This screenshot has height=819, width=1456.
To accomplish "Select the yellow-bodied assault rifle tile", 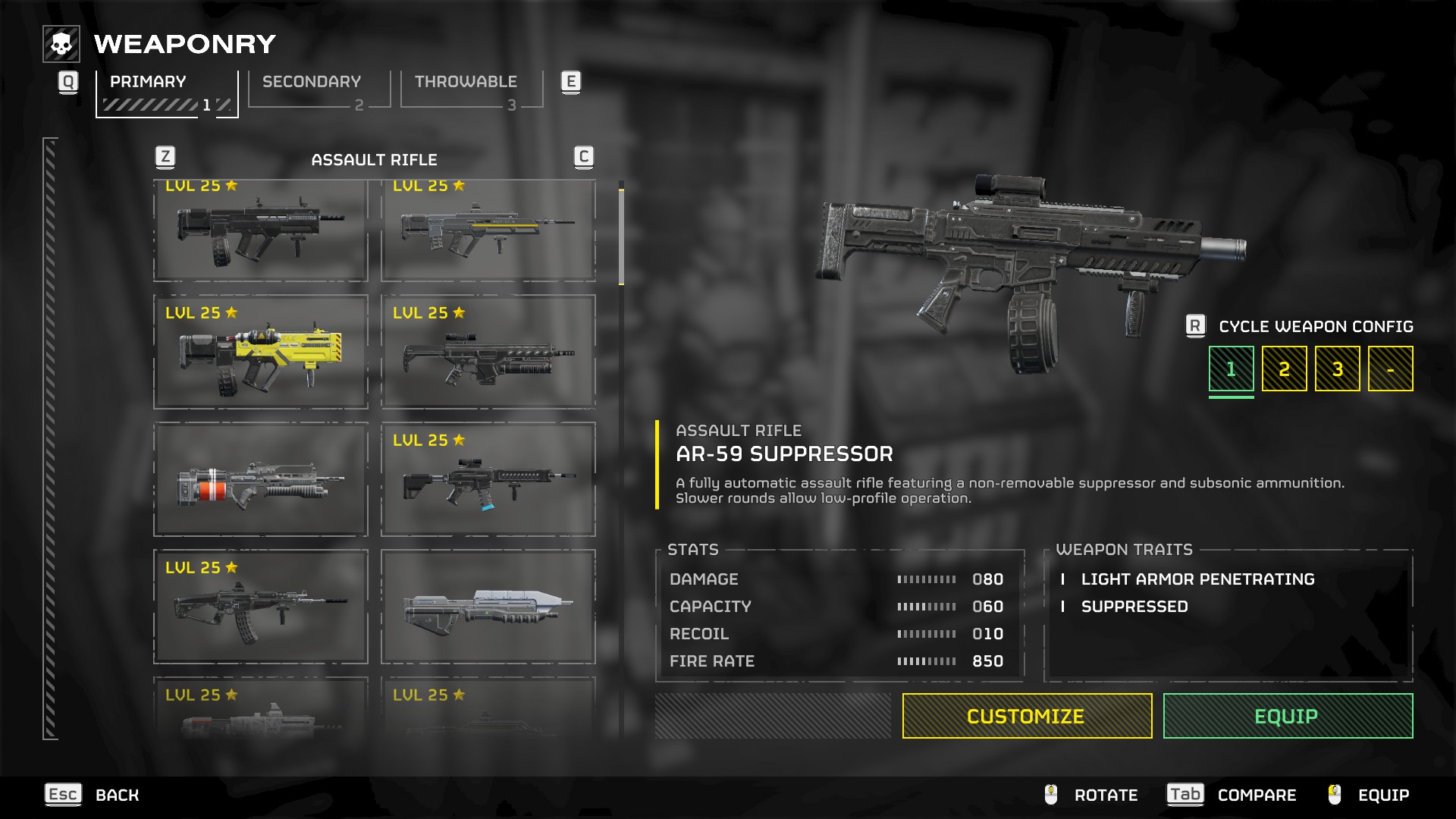I will pyautogui.click(x=261, y=353).
